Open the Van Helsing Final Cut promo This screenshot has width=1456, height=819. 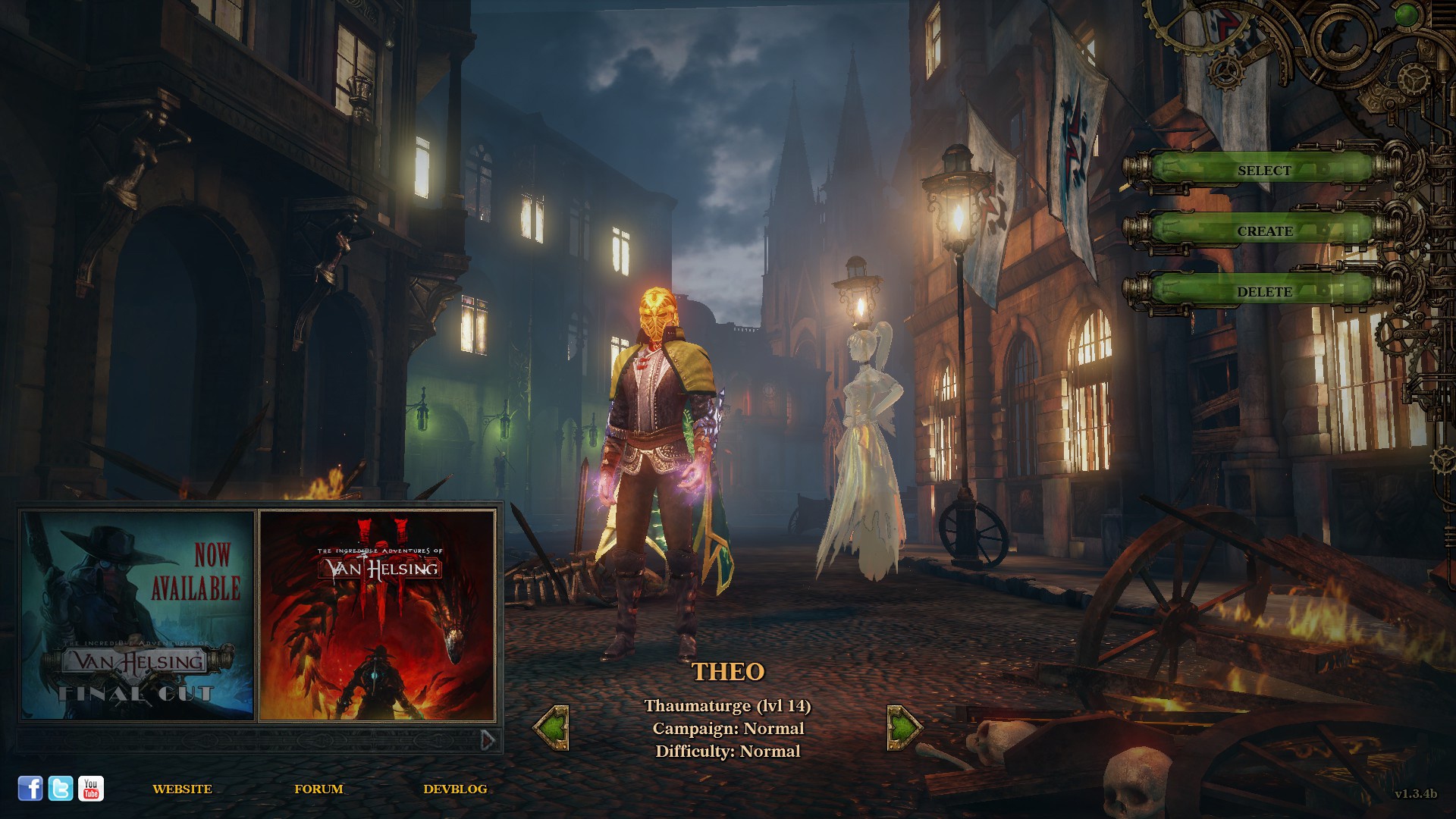[137, 615]
